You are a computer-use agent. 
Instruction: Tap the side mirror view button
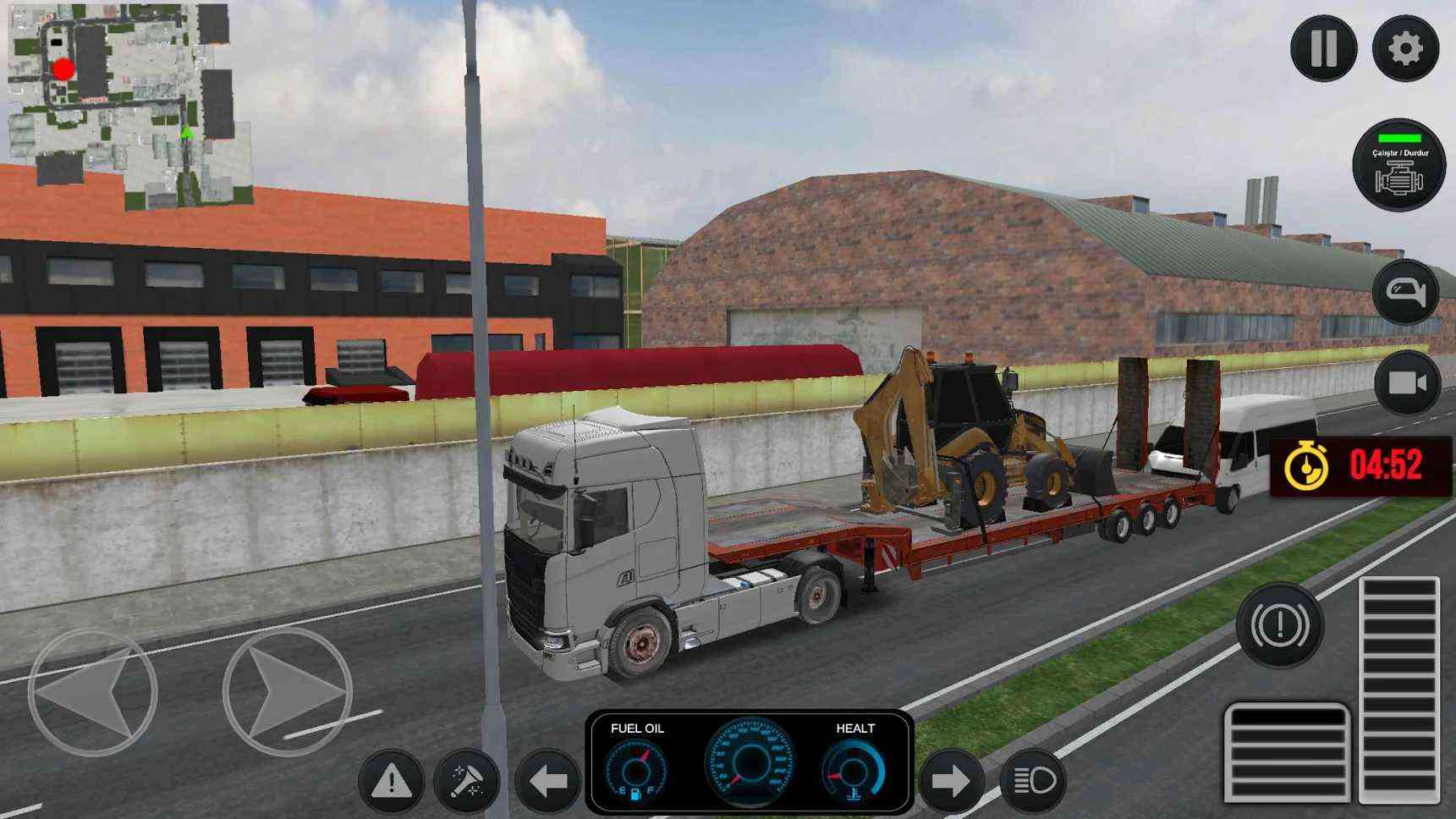[x=1405, y=293]
